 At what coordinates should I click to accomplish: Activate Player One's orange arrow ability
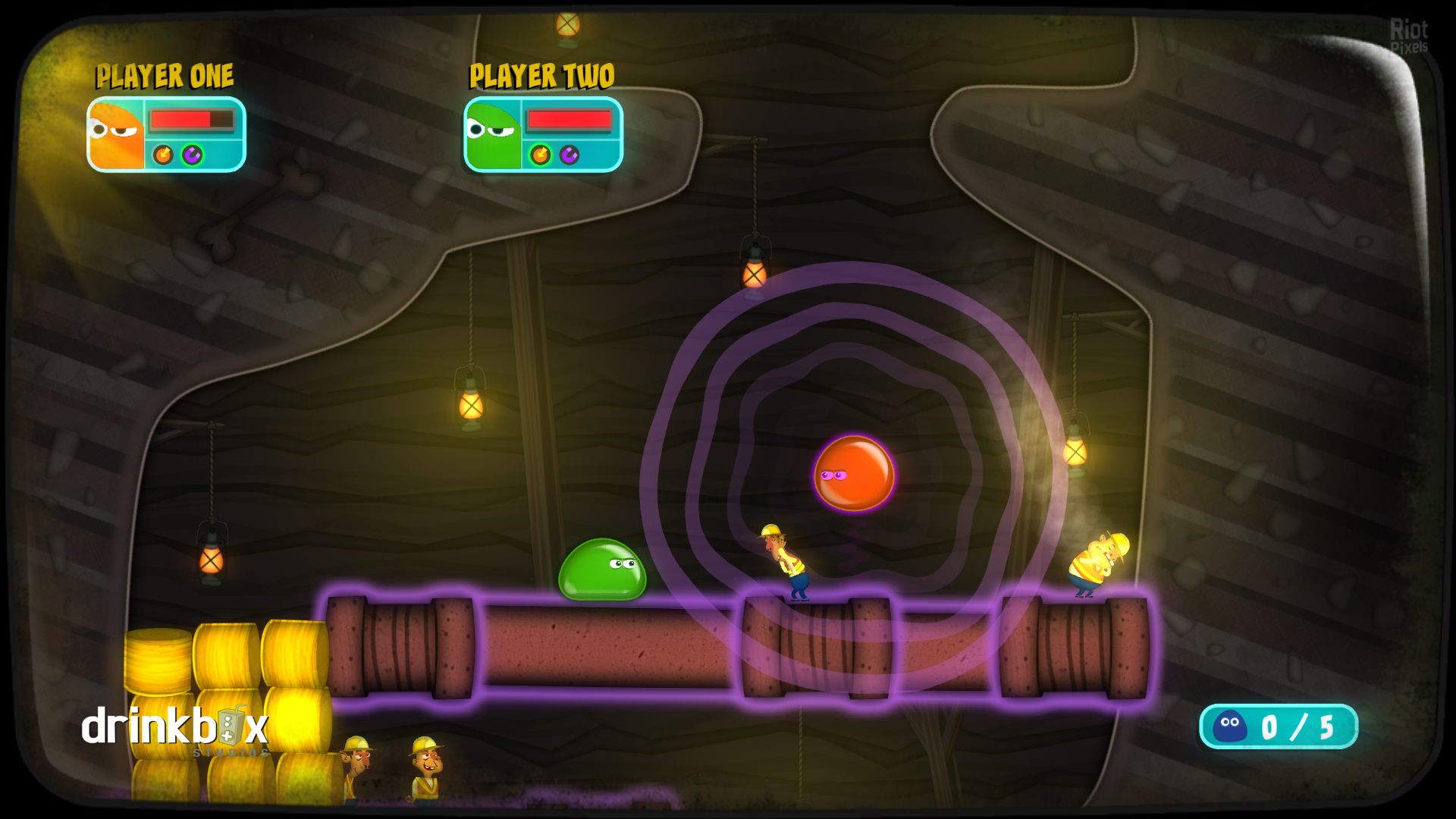[x=163, y=155]
